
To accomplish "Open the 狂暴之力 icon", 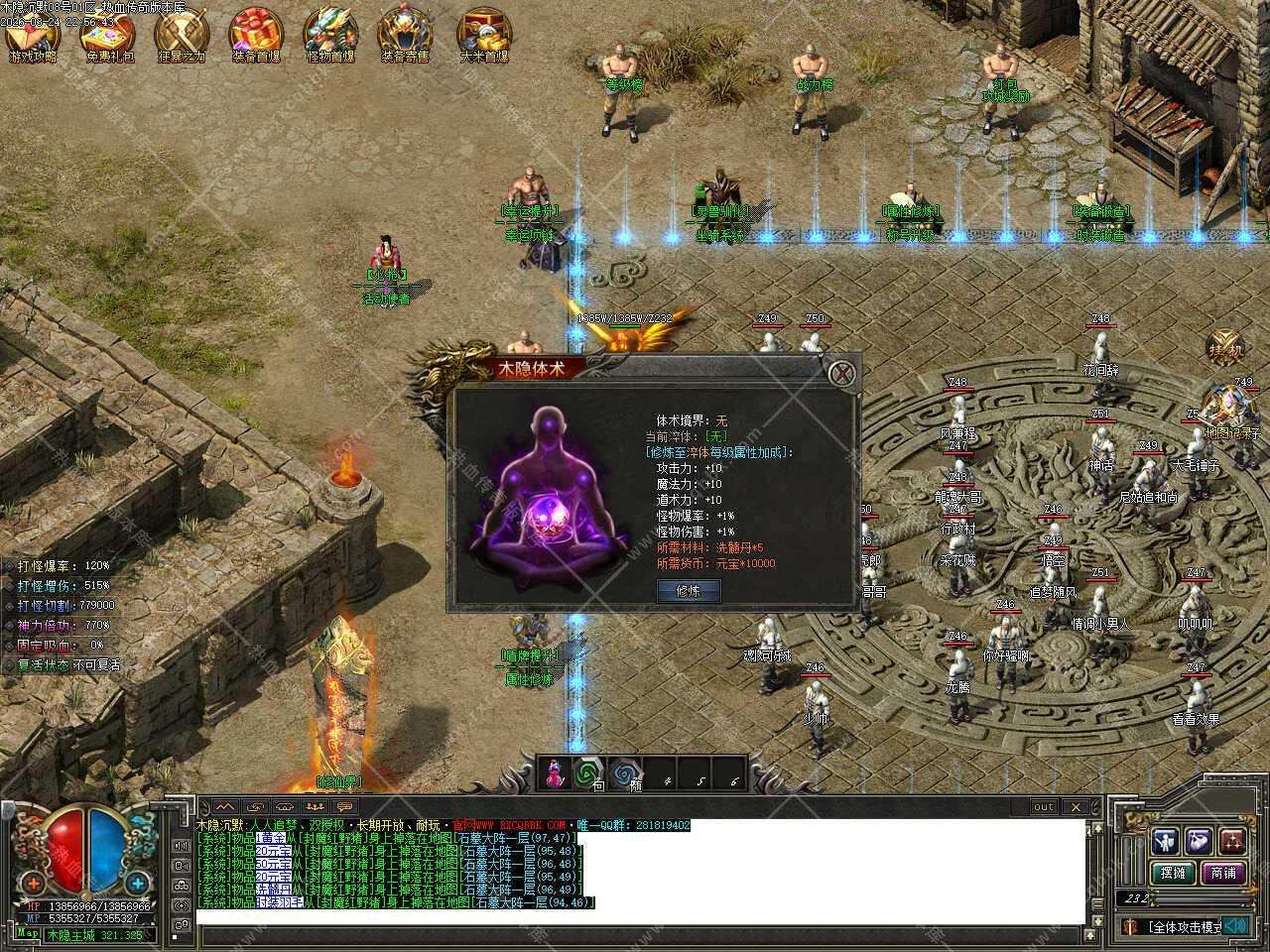I will [x=181, y=32].
